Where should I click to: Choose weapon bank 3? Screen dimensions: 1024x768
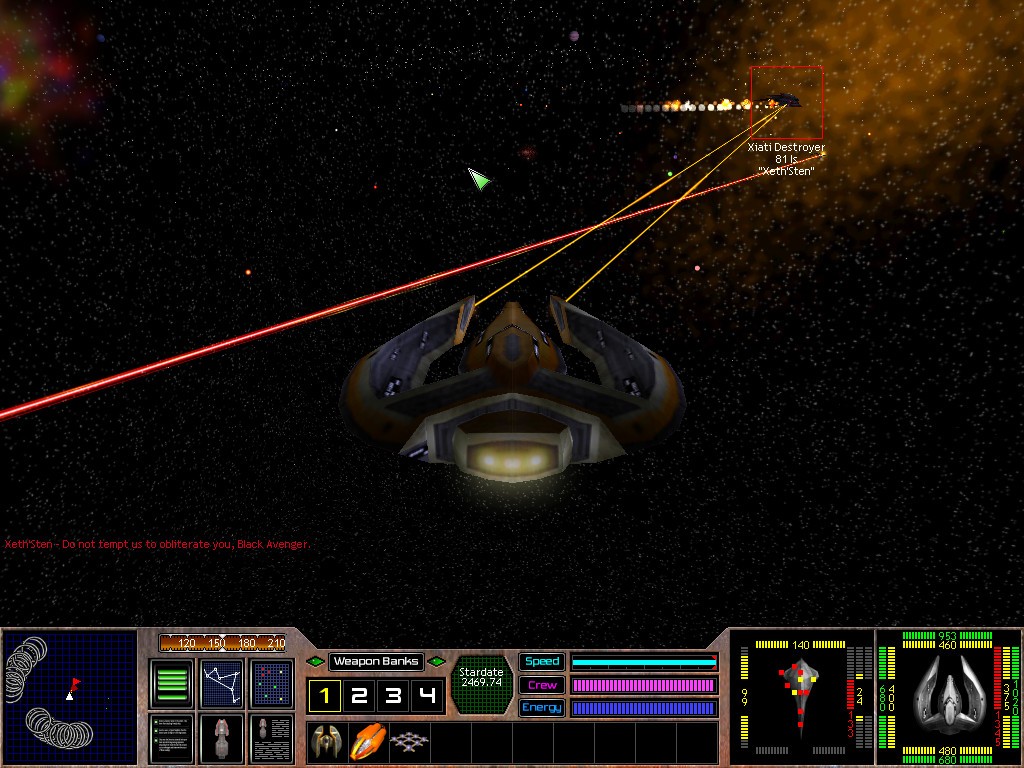393,696
